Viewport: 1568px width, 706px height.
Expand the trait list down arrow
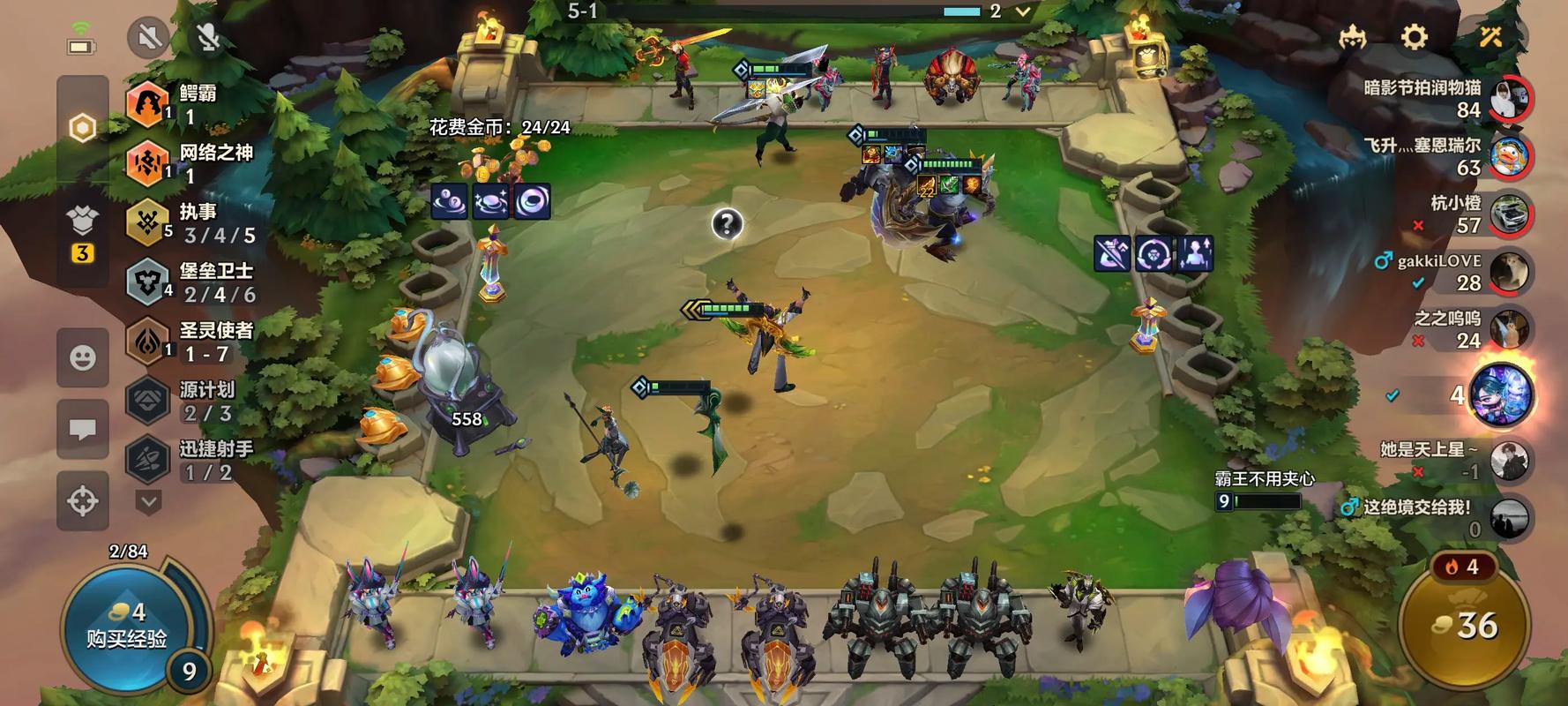point(148,502)
